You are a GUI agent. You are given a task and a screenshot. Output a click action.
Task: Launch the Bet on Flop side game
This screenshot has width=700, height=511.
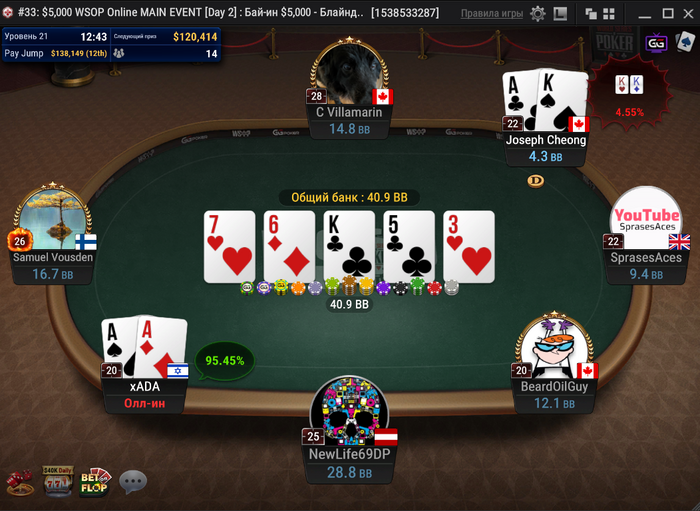tap(95, 482)
